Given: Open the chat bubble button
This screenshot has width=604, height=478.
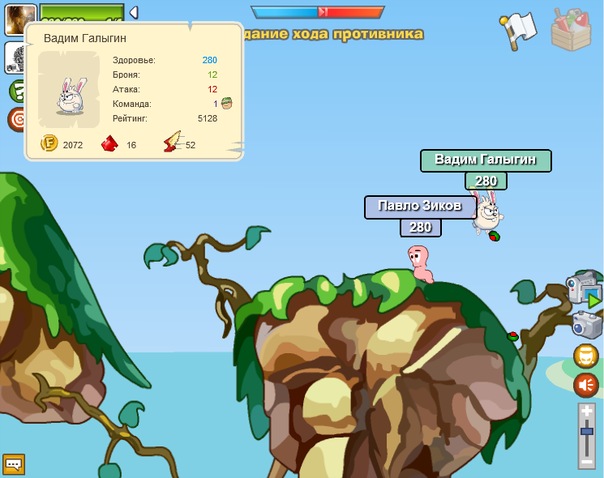Looking at the screenshot, I should [14, 464].
